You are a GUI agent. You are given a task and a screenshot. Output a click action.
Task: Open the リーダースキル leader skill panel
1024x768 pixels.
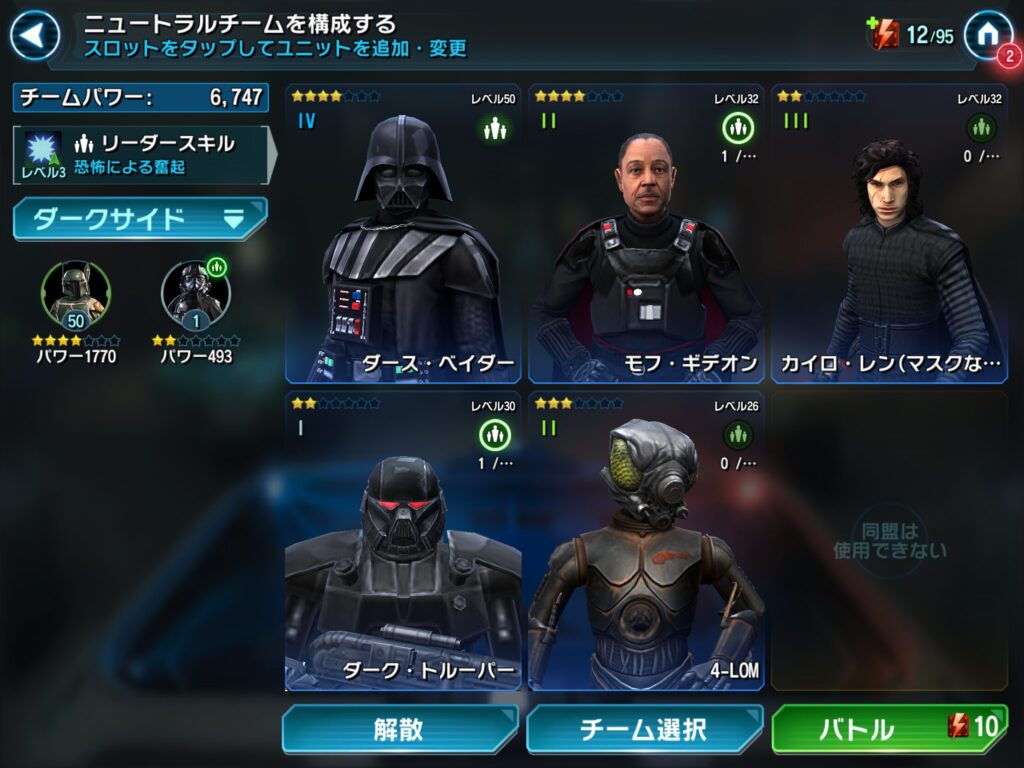tap(142, 154)
